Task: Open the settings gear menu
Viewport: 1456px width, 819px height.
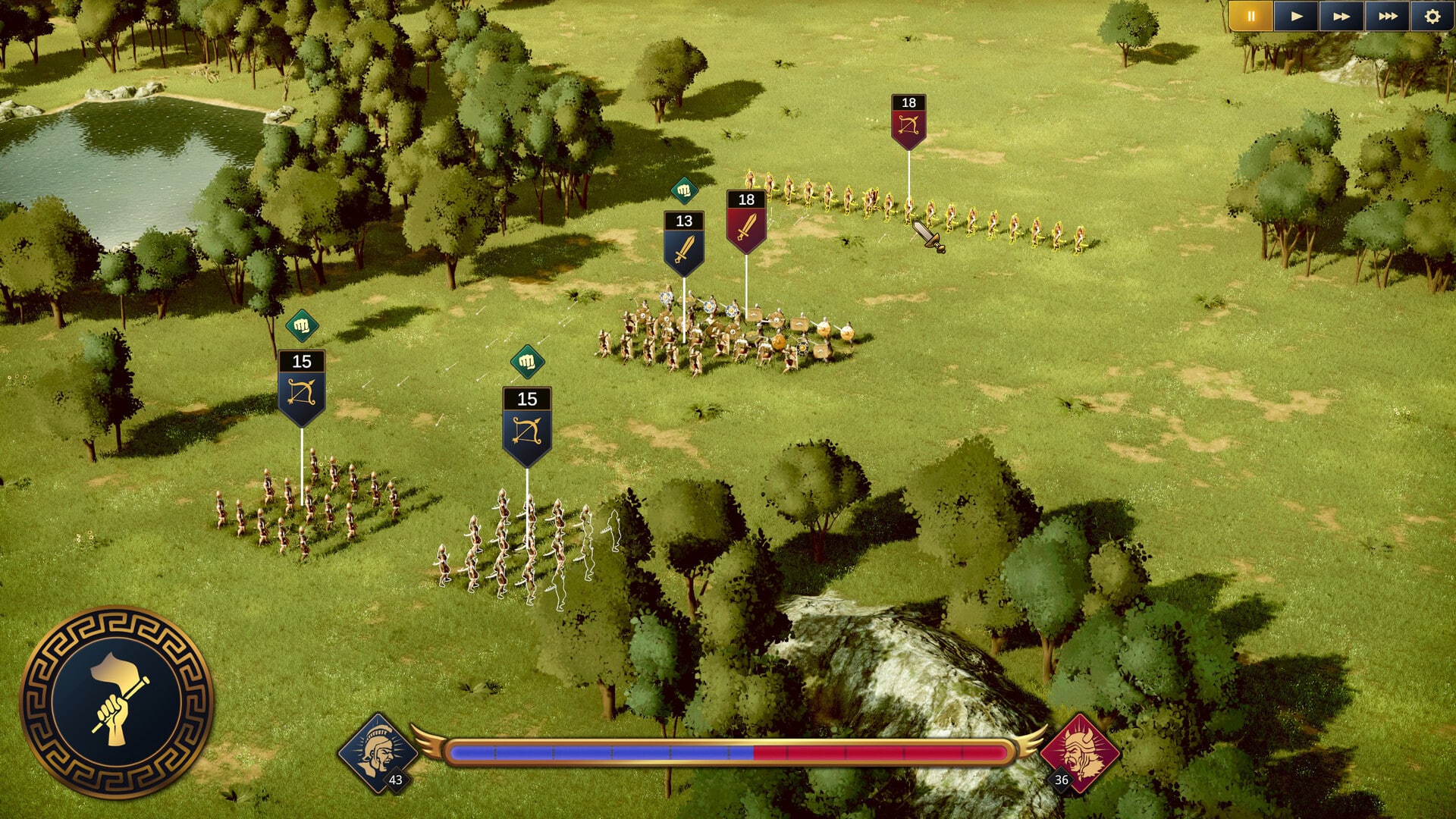Action: coord(1432,16)
